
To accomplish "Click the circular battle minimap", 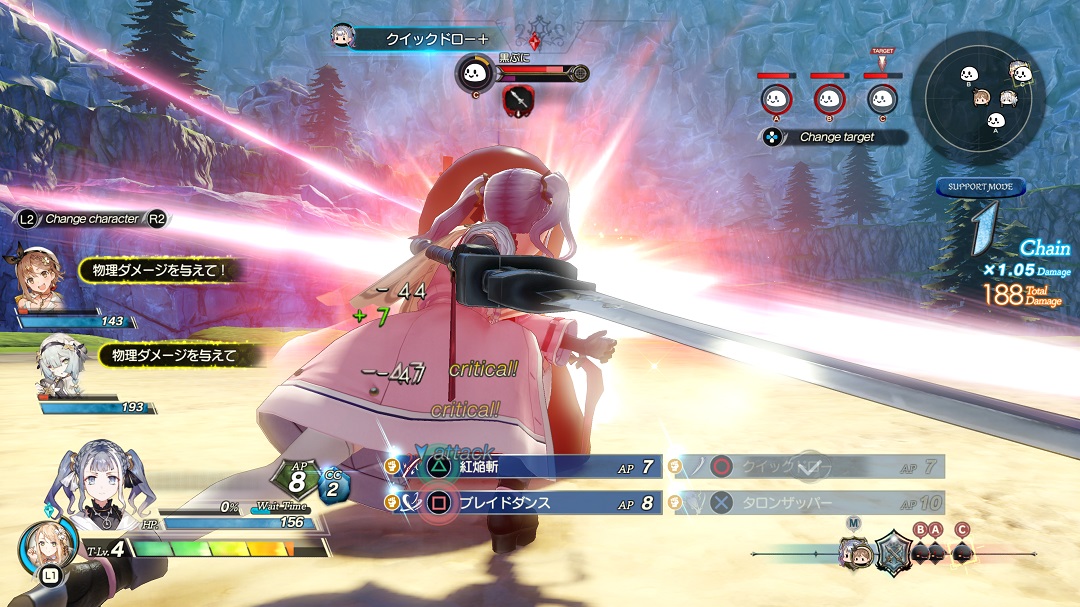I will point(984,95).
